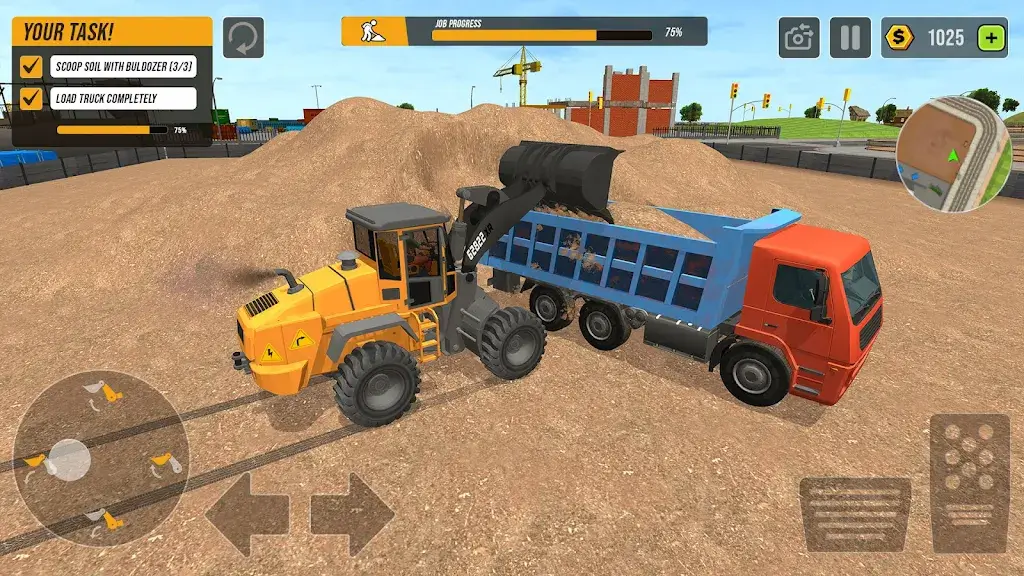Add coins with the green plus button

click(x=991, y=38)
